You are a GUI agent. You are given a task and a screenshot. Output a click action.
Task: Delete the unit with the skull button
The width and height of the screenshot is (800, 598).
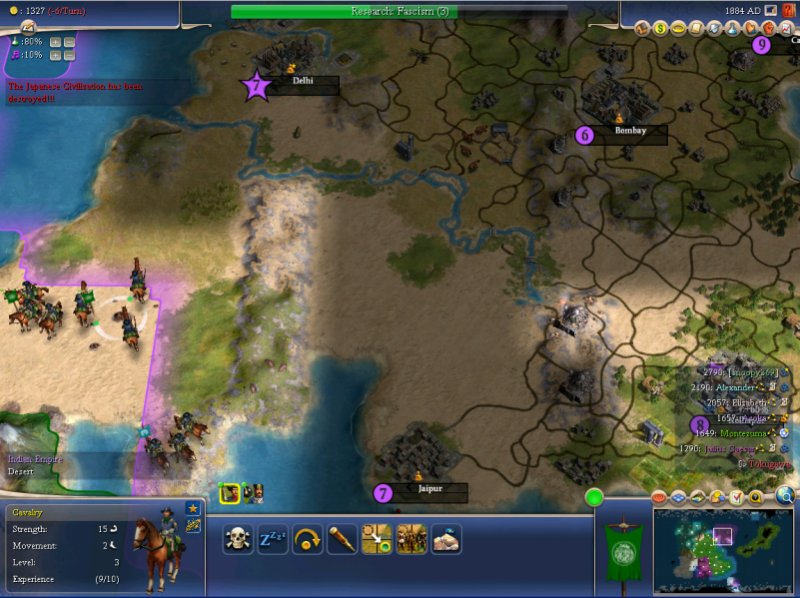(x=238, y=539)
